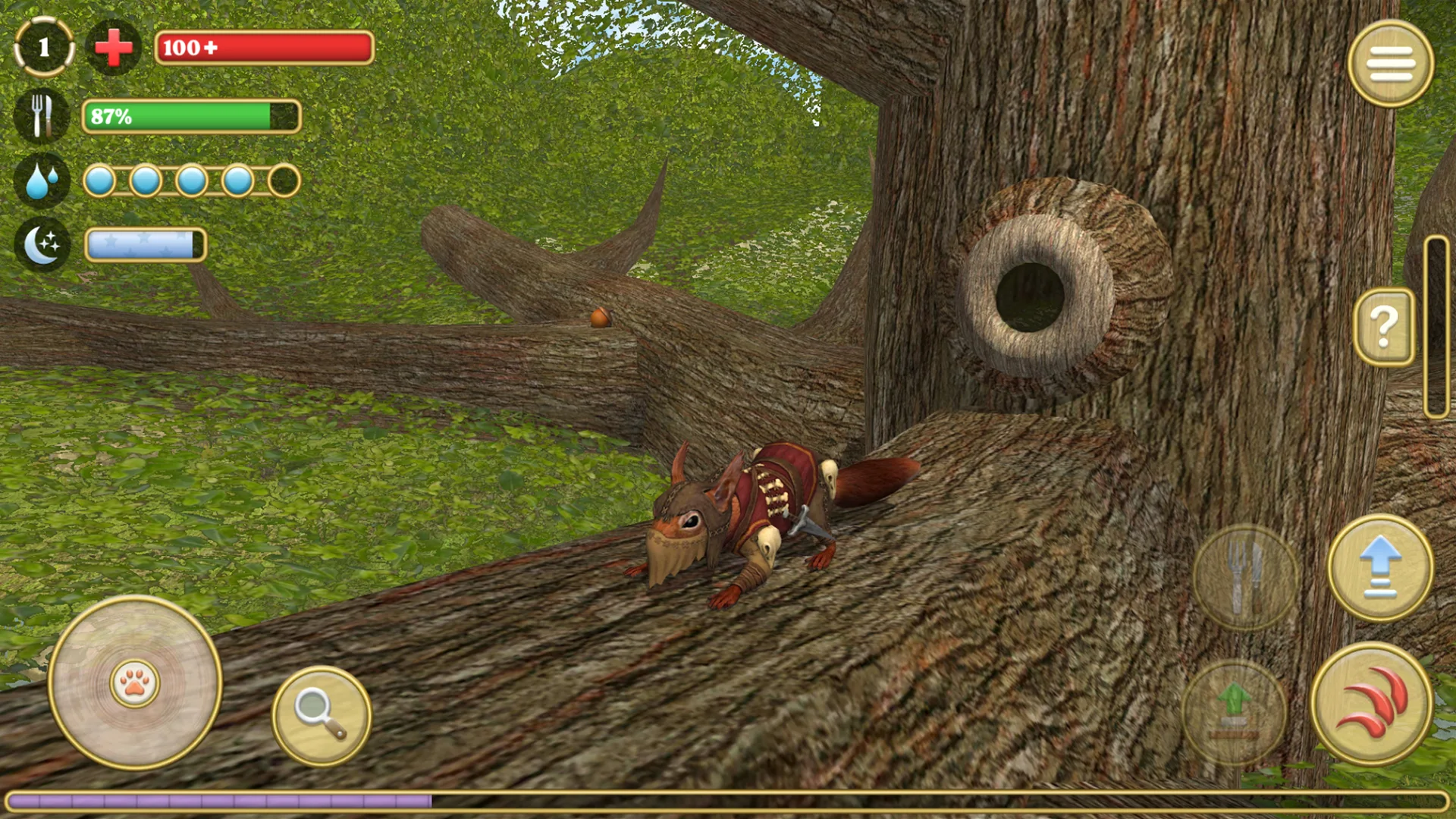The width and height of the screenshot is (1456, 819).
Task: Open the health status icon with red cross
Action: click(x=112, y=47)
